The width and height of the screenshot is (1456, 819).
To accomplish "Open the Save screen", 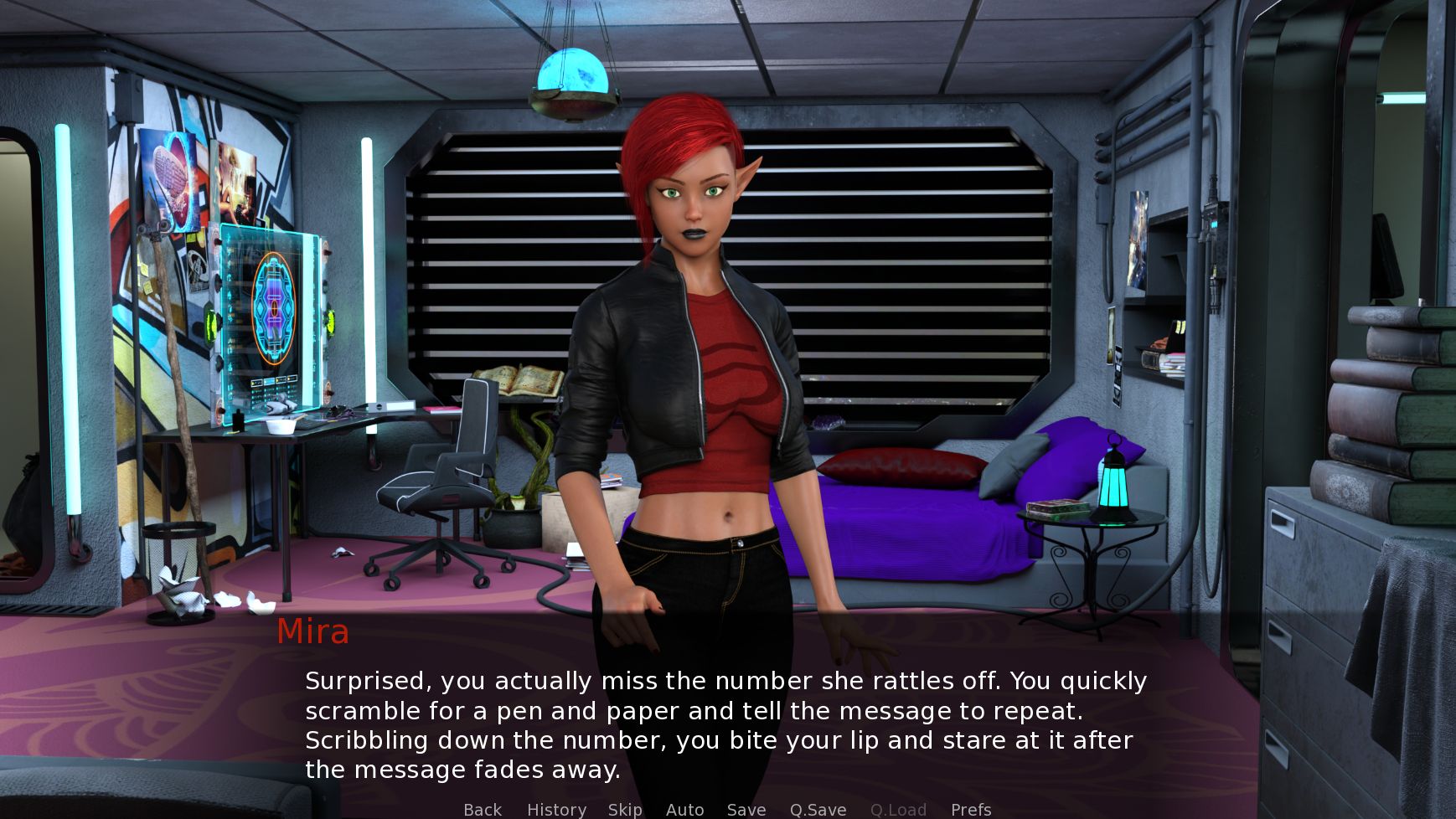I will (x=746, y=809).
